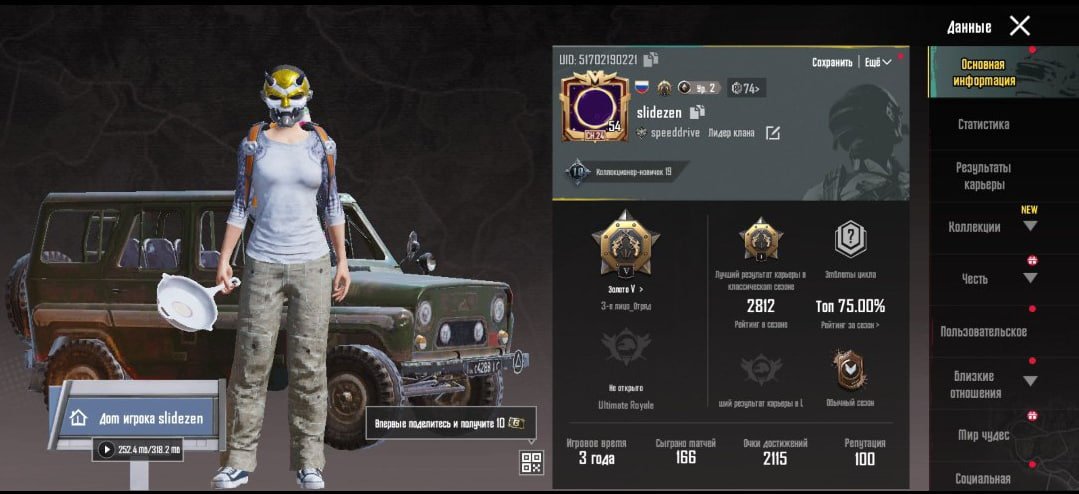
Task: Switch to the Пользовательское tab
Action: click(983, 331)
